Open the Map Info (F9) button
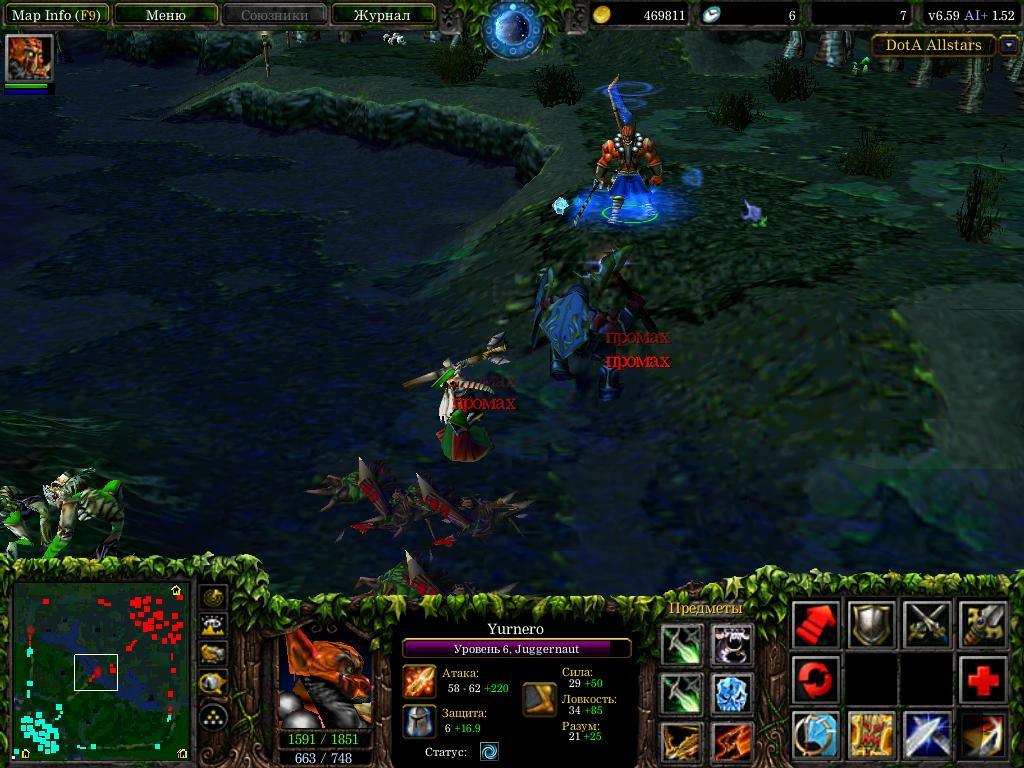The height and width of the screenshot is (768, 1024). point(56,15)
